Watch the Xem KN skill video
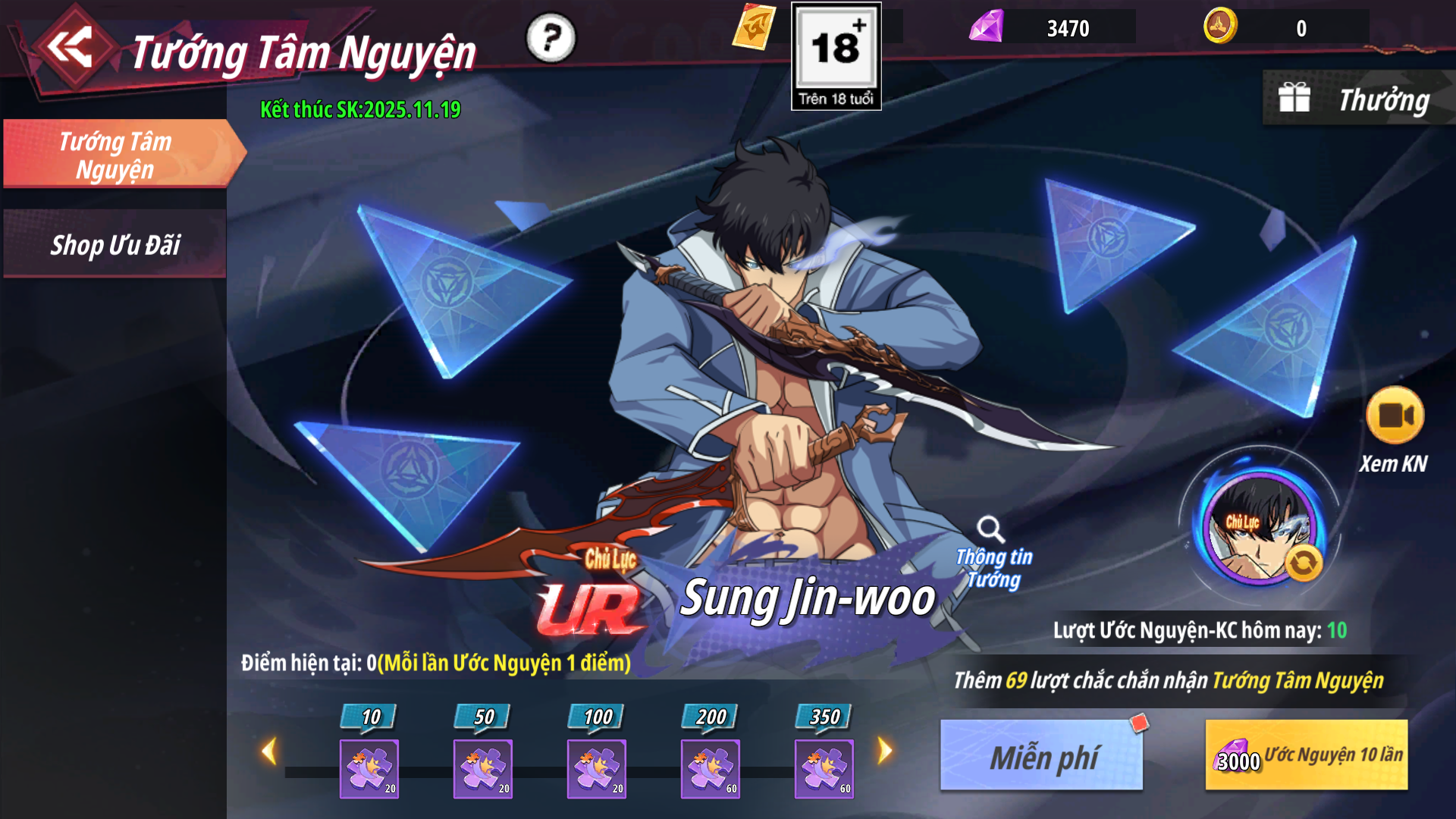This screenshot has width=1456, height=819. pyautogui.click(x=1394, y=416)
